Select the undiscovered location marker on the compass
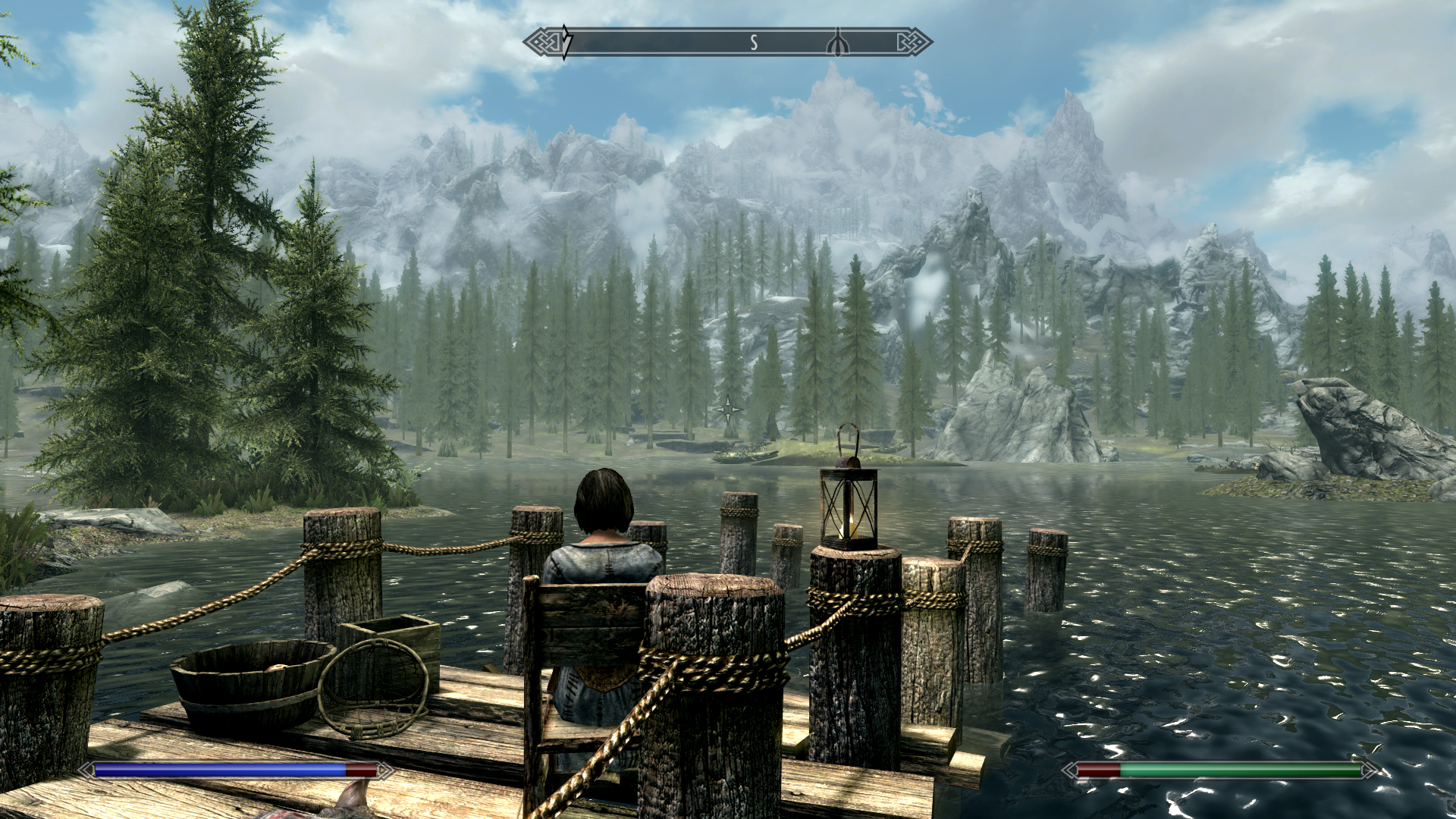This screenshot has height=819, width=1456. point(838,43)
